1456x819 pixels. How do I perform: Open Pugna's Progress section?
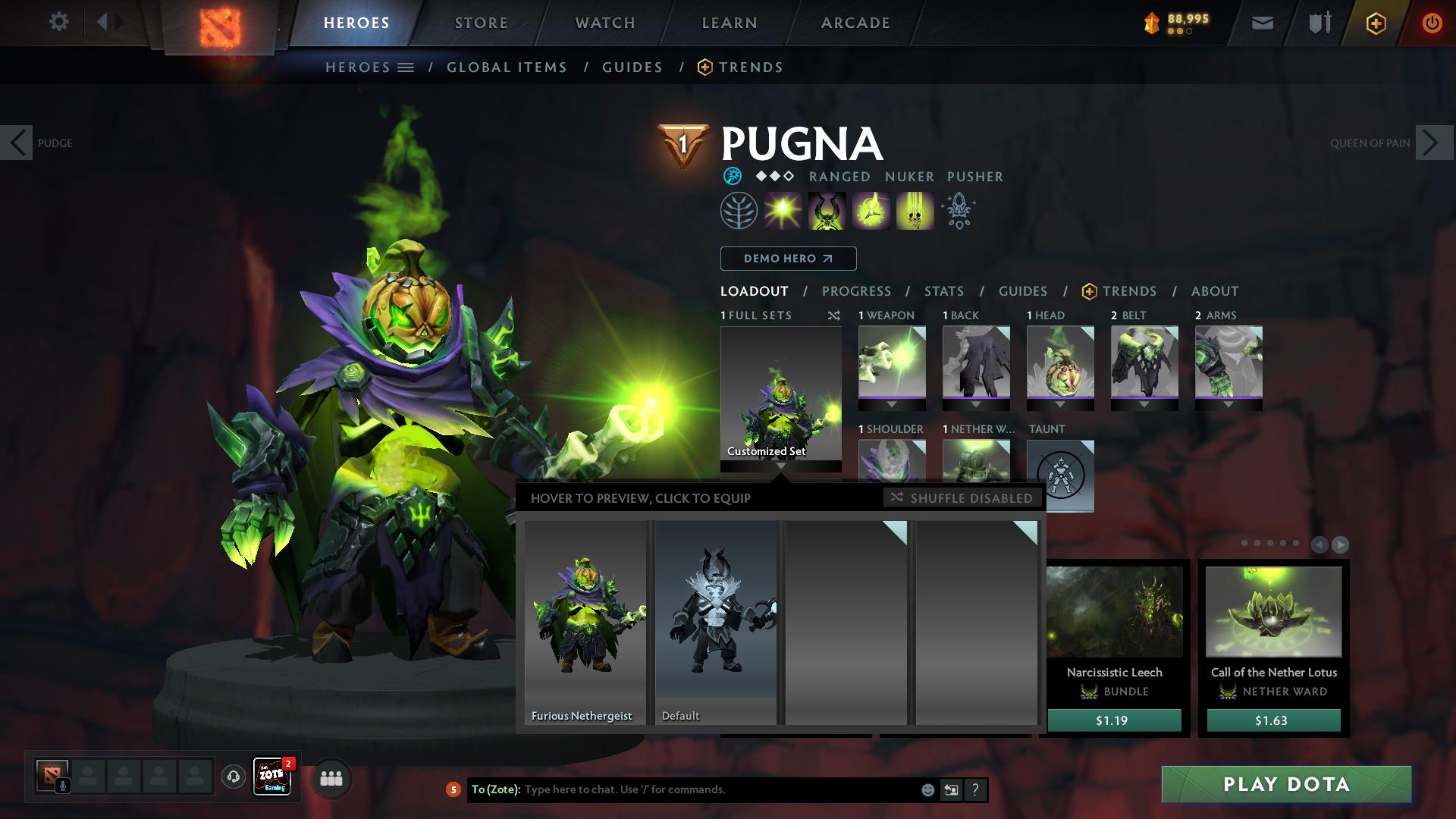click(856, 291)
